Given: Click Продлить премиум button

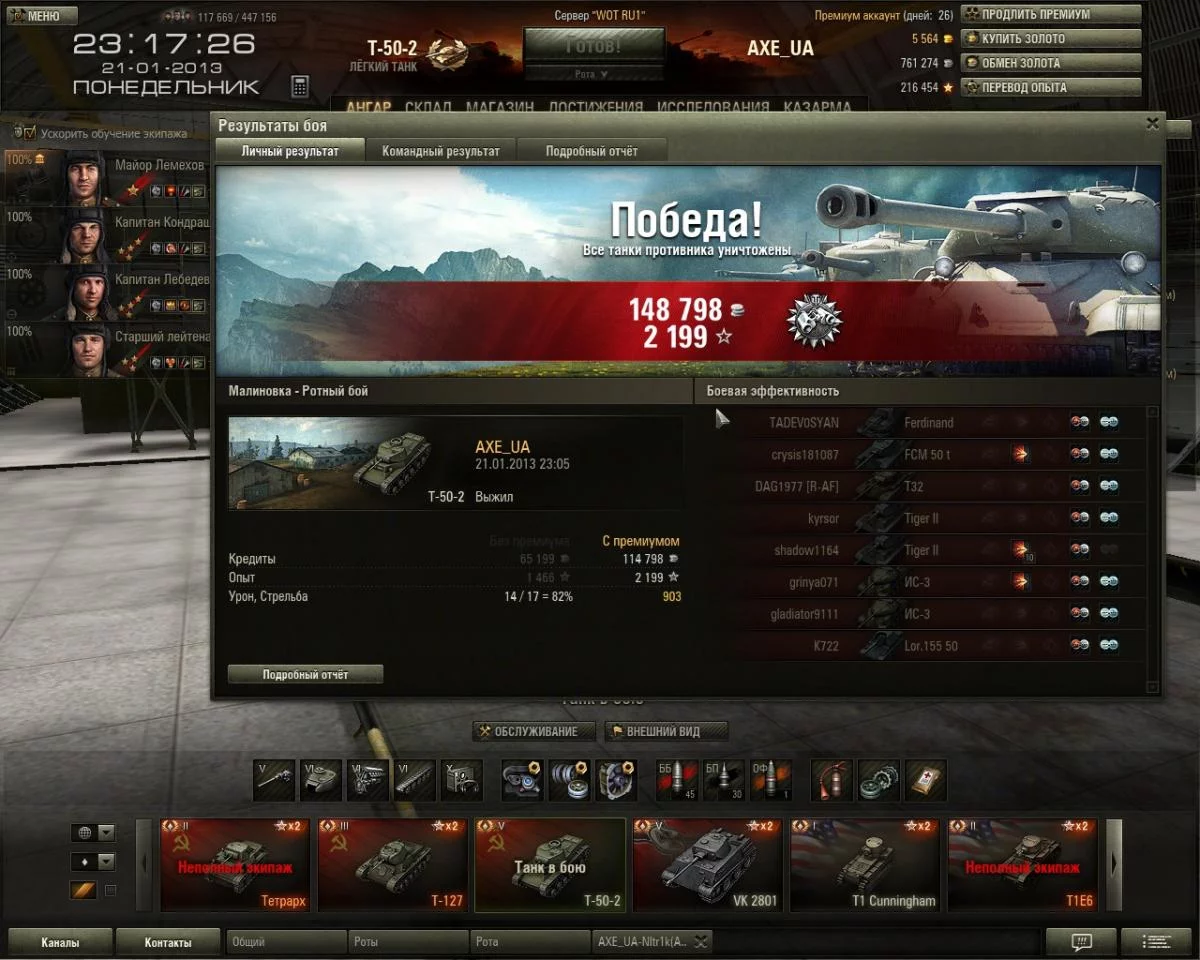Looking at the screenshot, I should [x=1050, y=15].
